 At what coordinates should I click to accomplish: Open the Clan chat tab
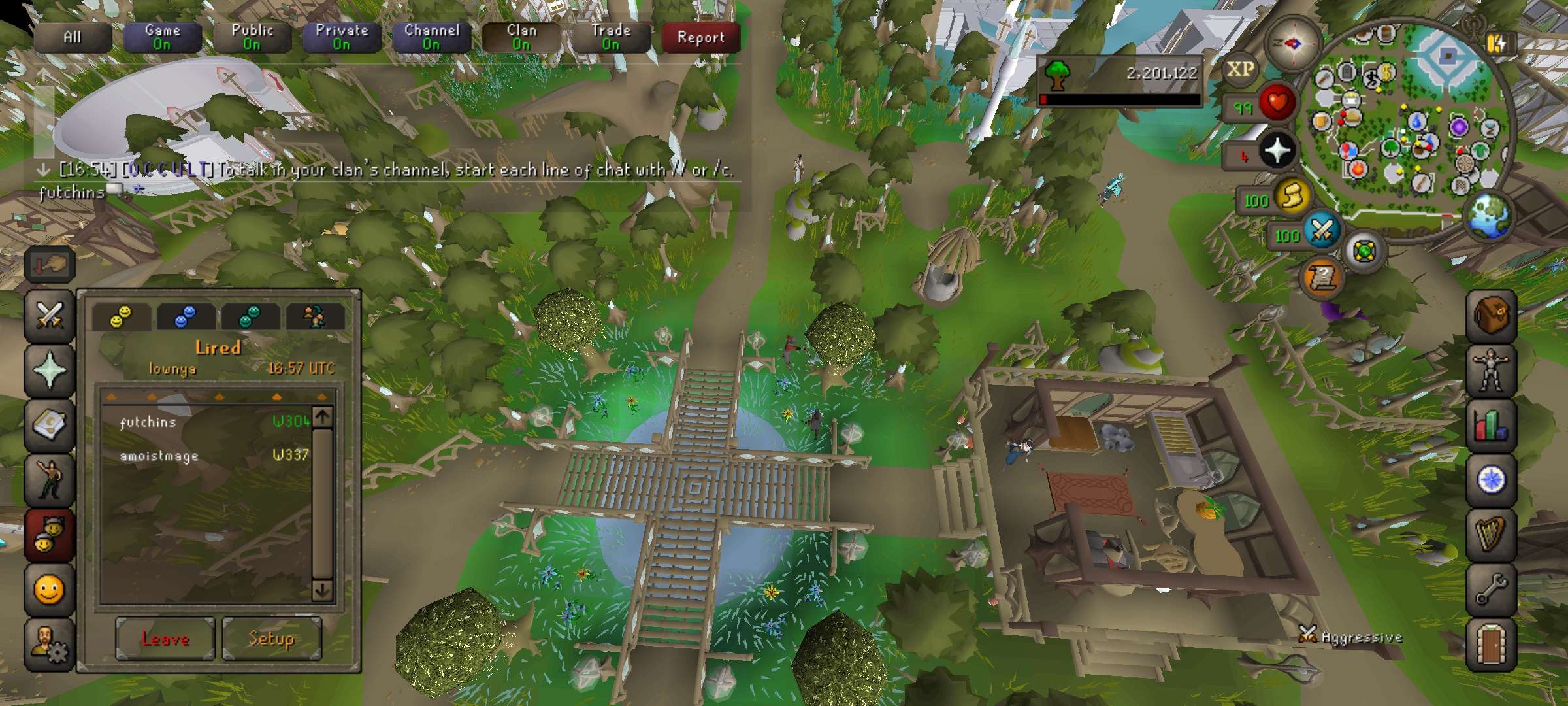coord(521,37)
